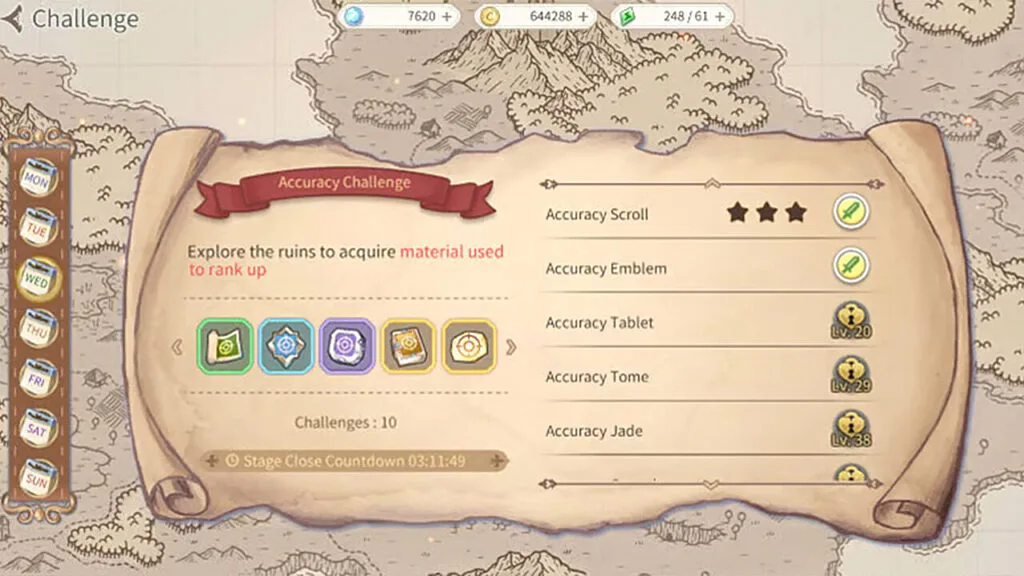Show previous rewards with left arrow

click(x=178, y=348)
